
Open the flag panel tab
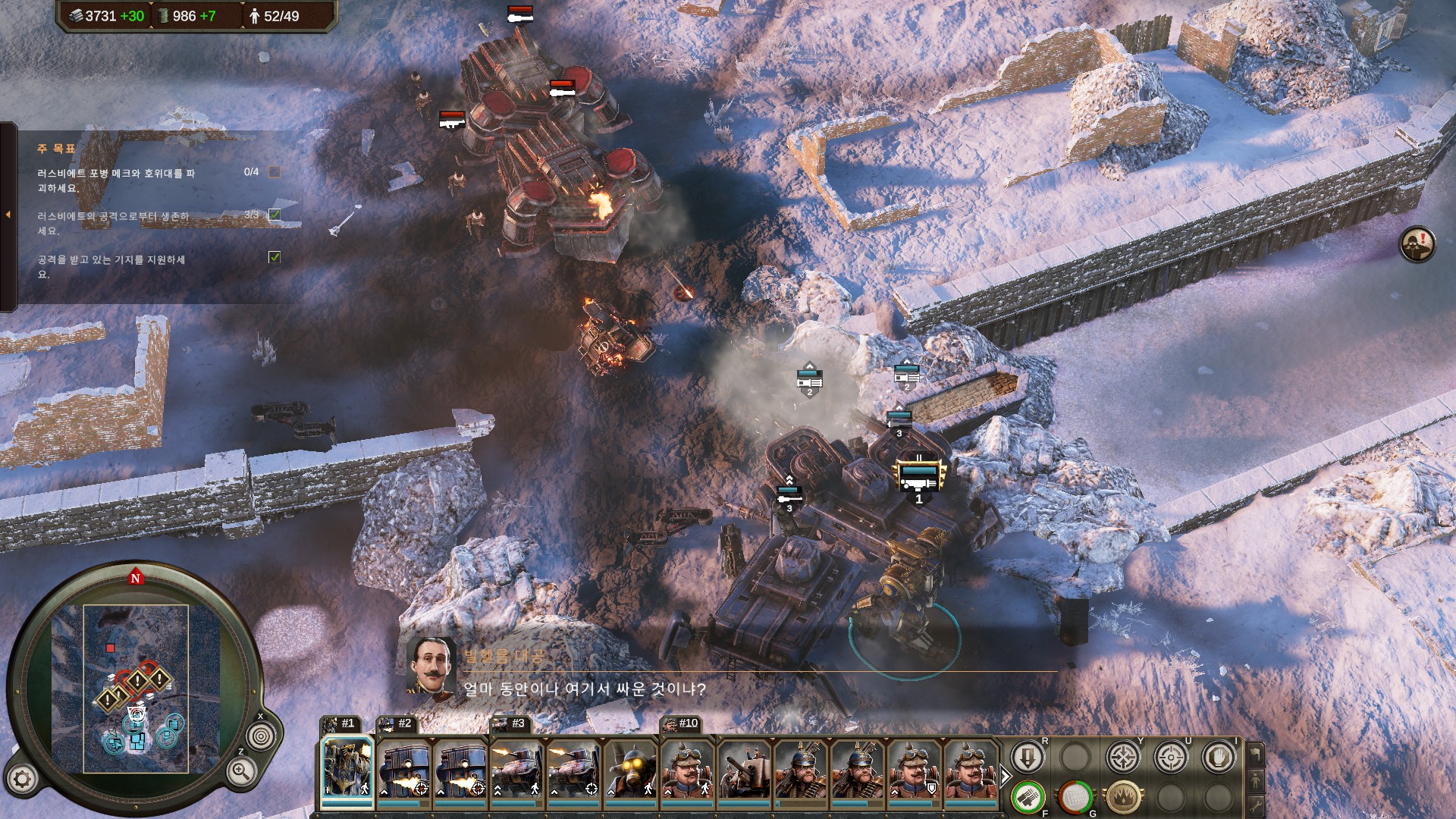pyautogui.click(x=1256, y=754)
